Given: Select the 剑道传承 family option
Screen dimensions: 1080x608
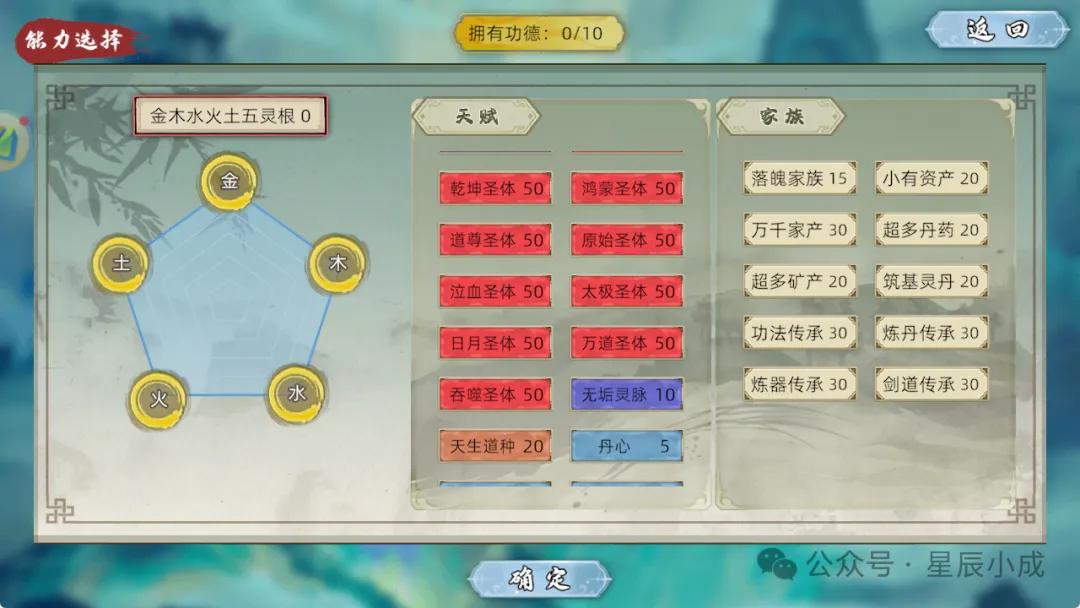Looking at the screenshot, I should (931, 384).
